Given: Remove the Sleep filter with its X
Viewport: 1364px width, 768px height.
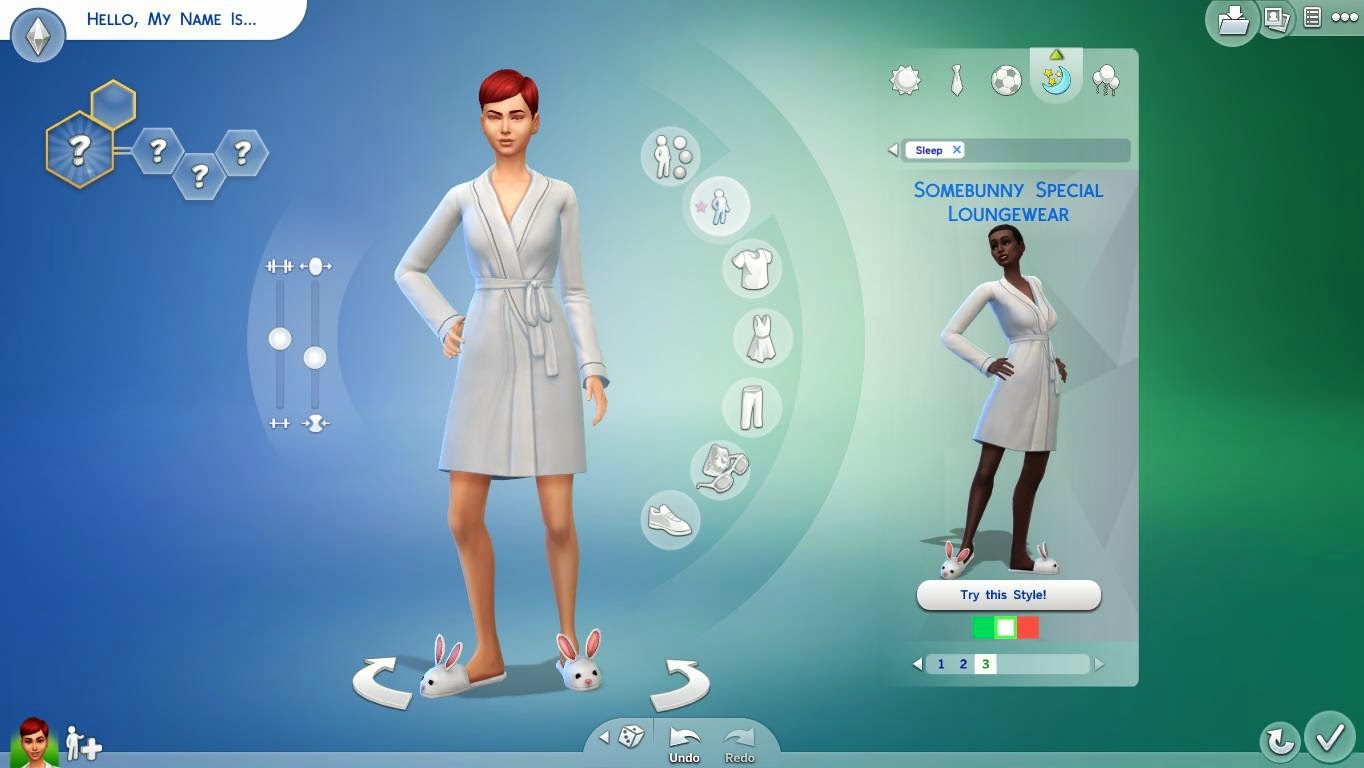Looking at the screenshot, I should coord(957,150).
